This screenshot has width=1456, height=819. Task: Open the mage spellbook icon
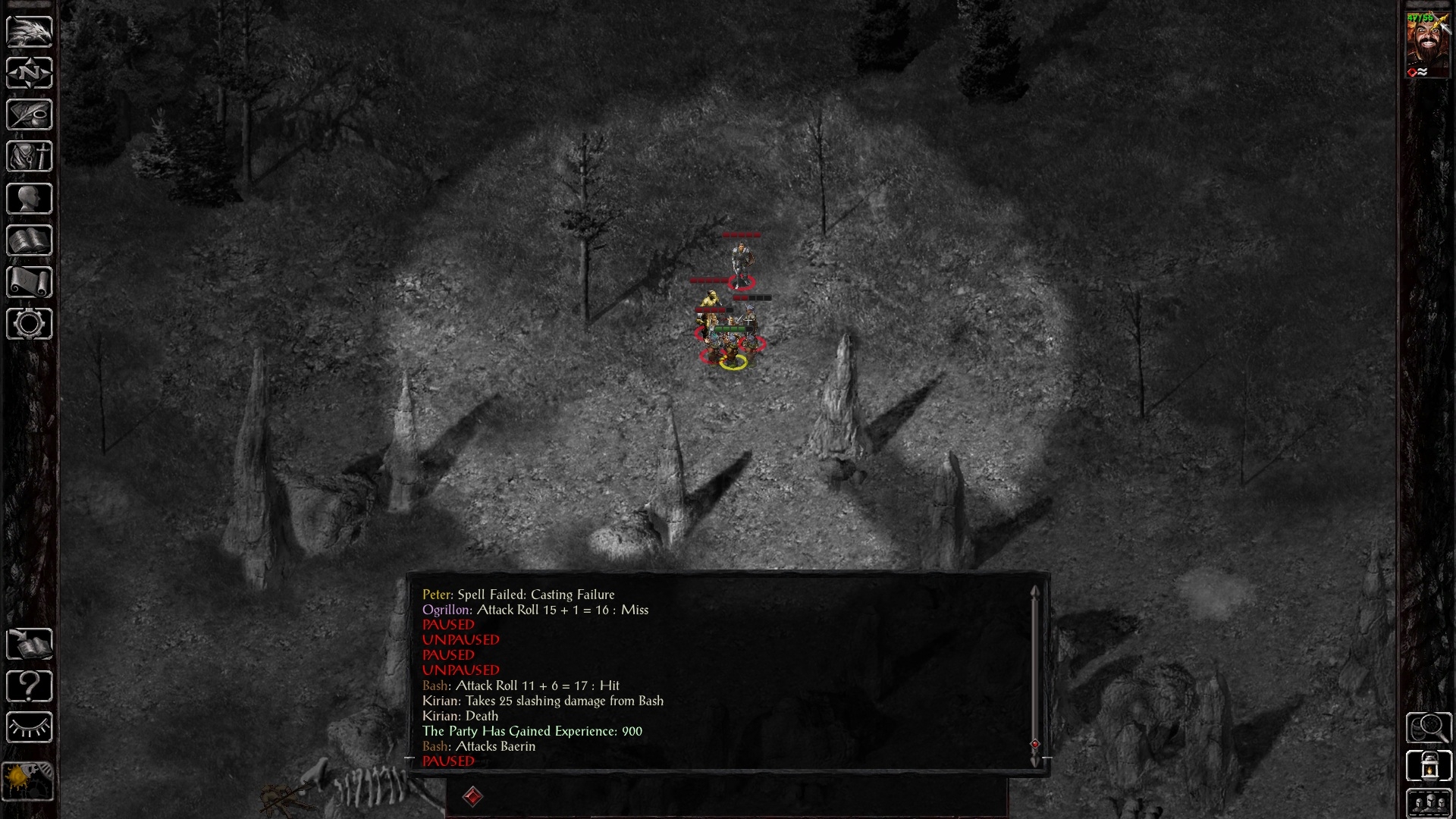tap(29, 240)
